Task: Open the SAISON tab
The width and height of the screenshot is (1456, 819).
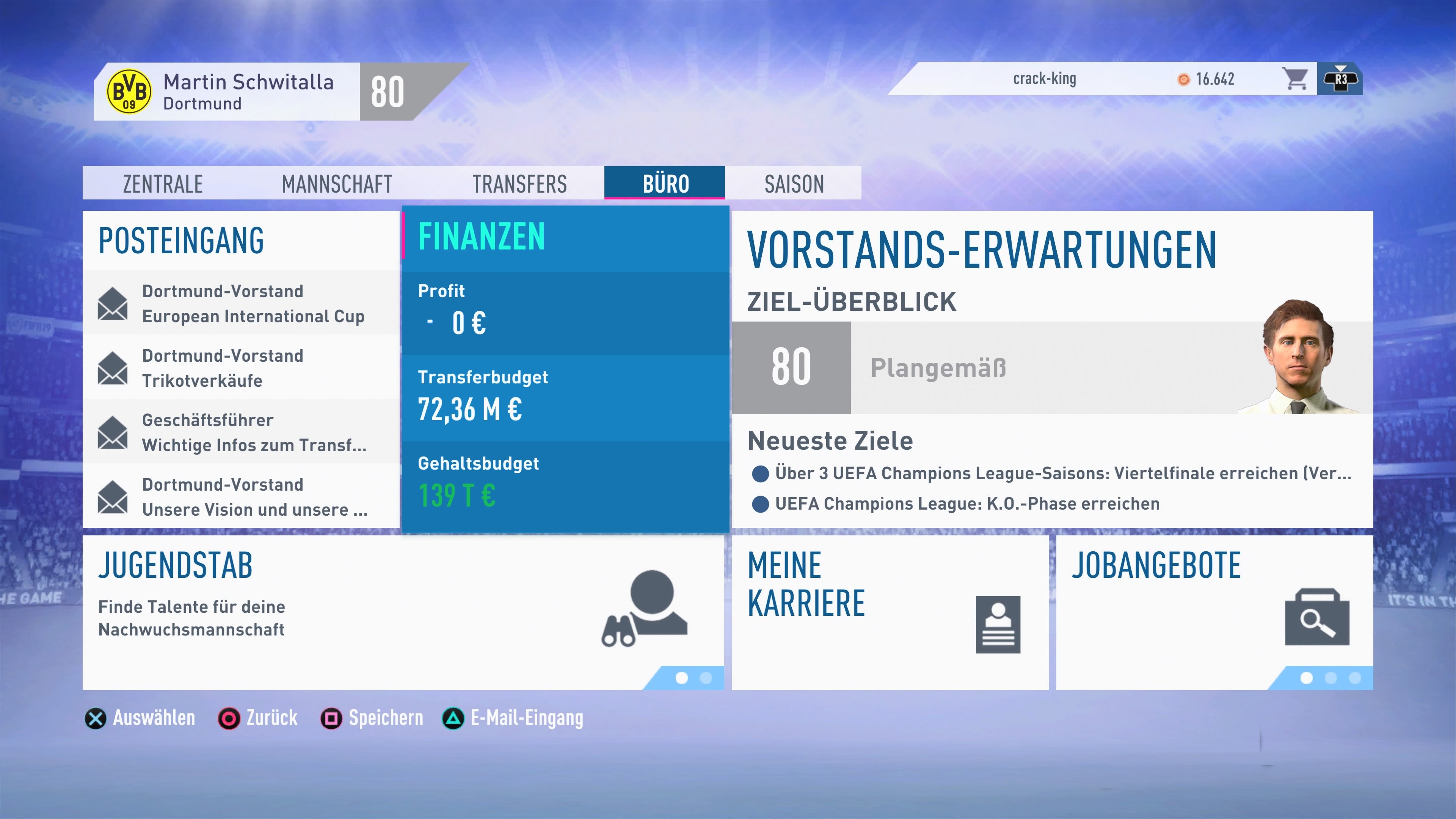Action: pos(794,183)
